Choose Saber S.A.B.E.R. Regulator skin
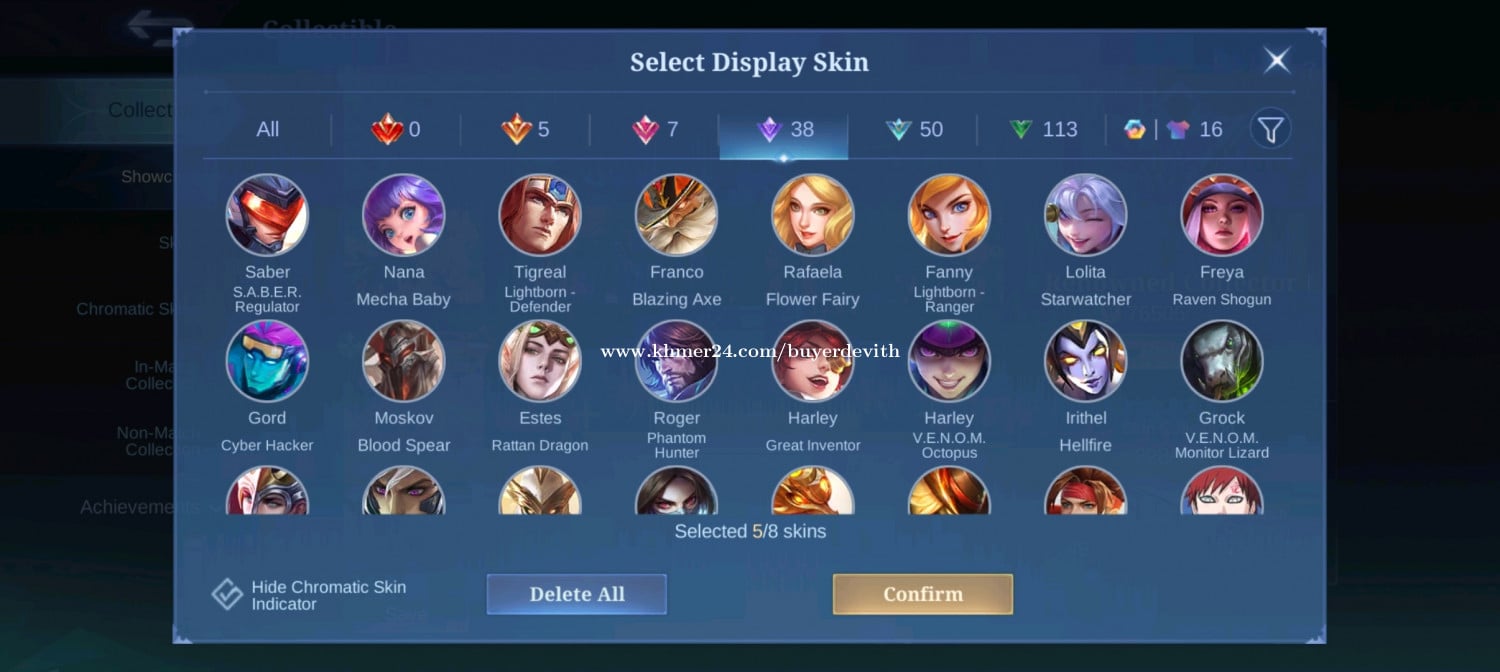Image resolution: width=1500 pixels, height=672 pixels. tap(267, 215)
